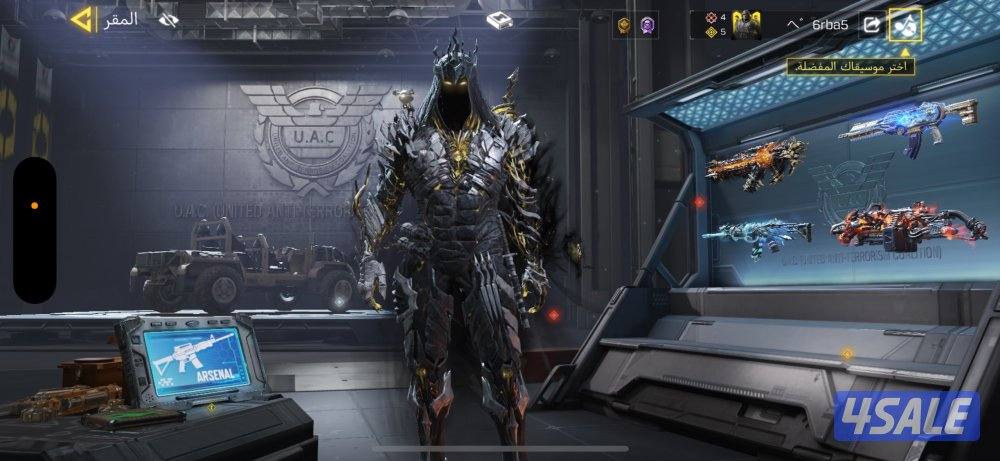Tap the share arrow button
This screenshot has width=1000, height=461.
(x=872, y=24)
